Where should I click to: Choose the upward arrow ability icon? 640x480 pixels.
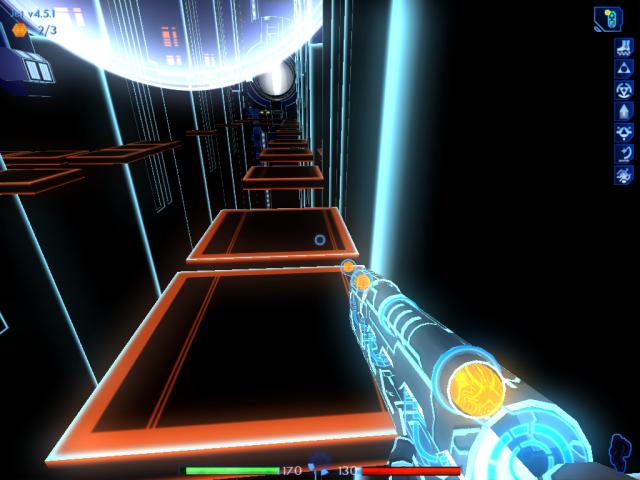622,111
